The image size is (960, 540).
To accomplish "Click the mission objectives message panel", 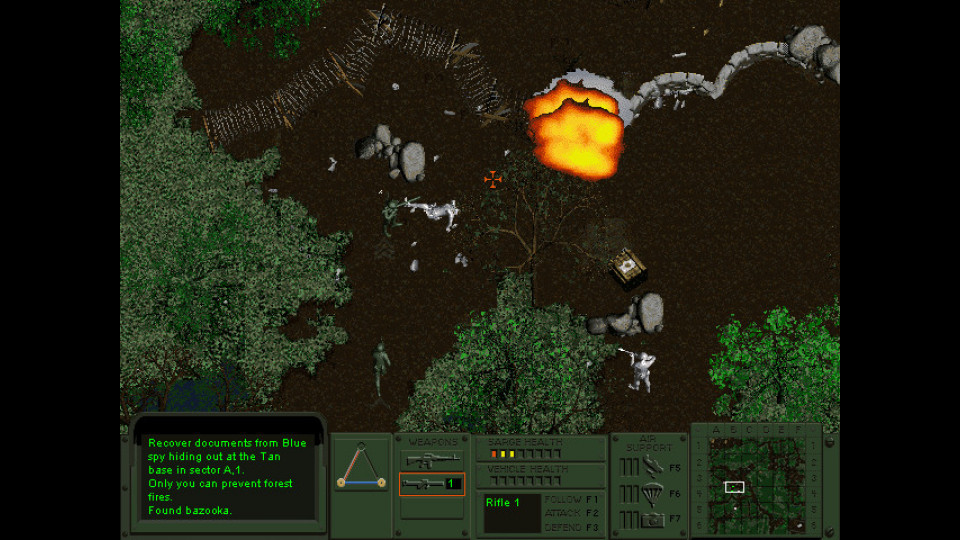I will (226, 476).
